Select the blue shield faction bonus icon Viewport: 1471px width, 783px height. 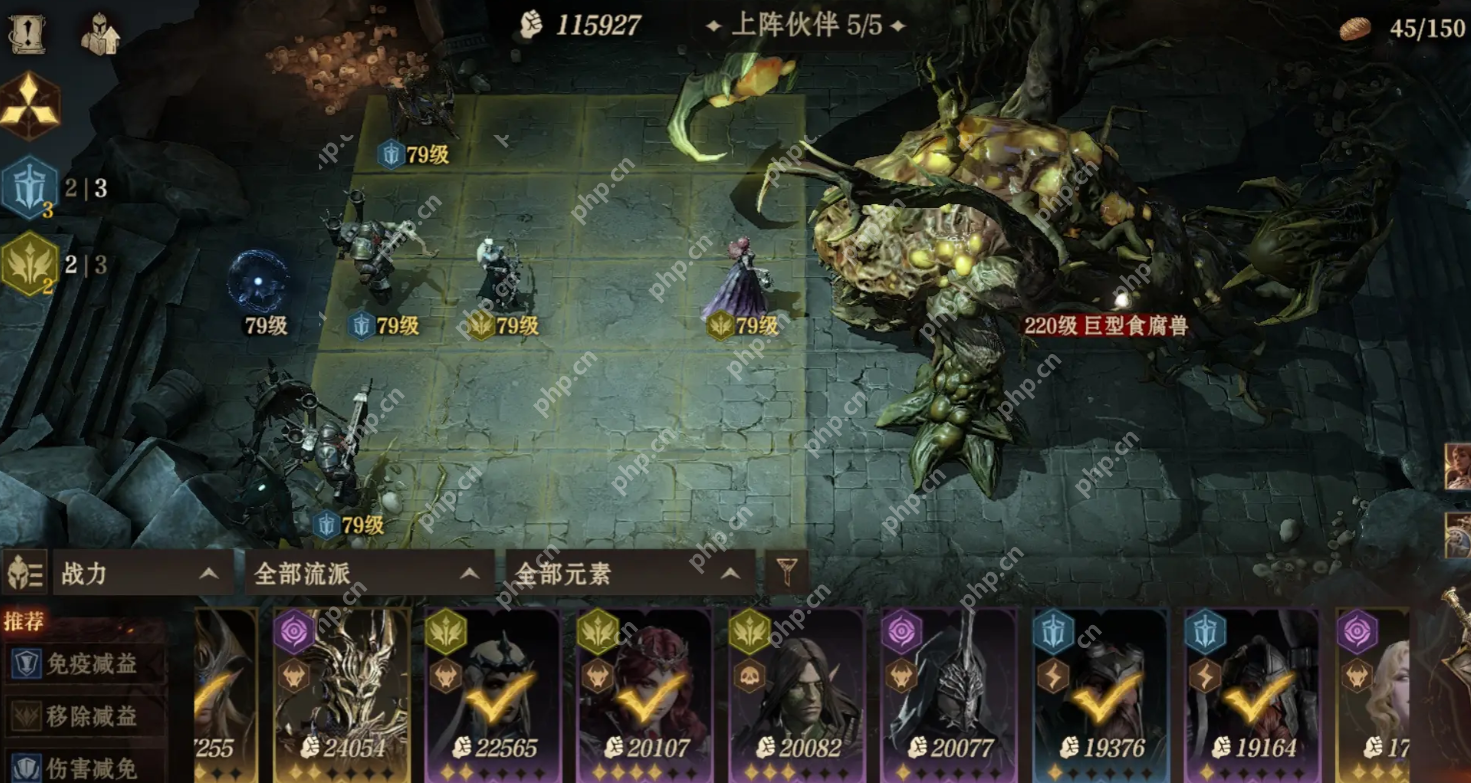click(30, 187)
